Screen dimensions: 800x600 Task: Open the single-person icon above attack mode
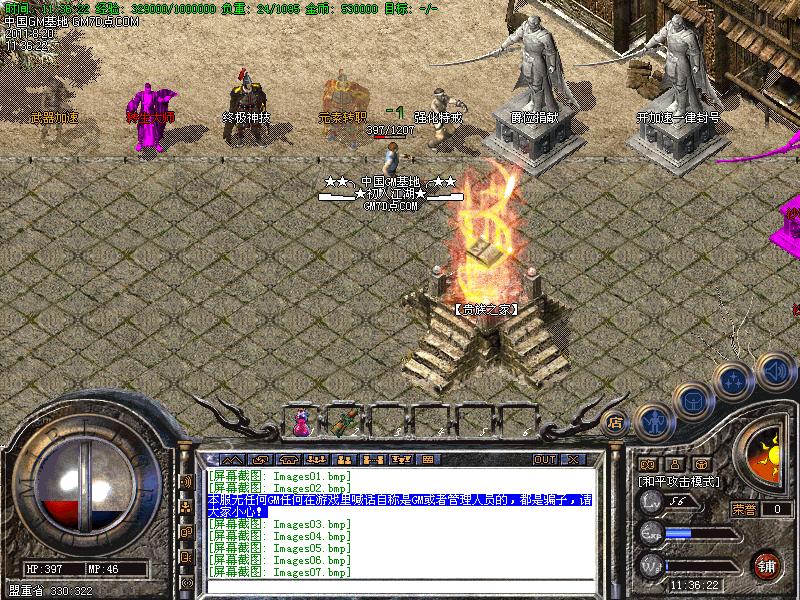coord(674,464)
